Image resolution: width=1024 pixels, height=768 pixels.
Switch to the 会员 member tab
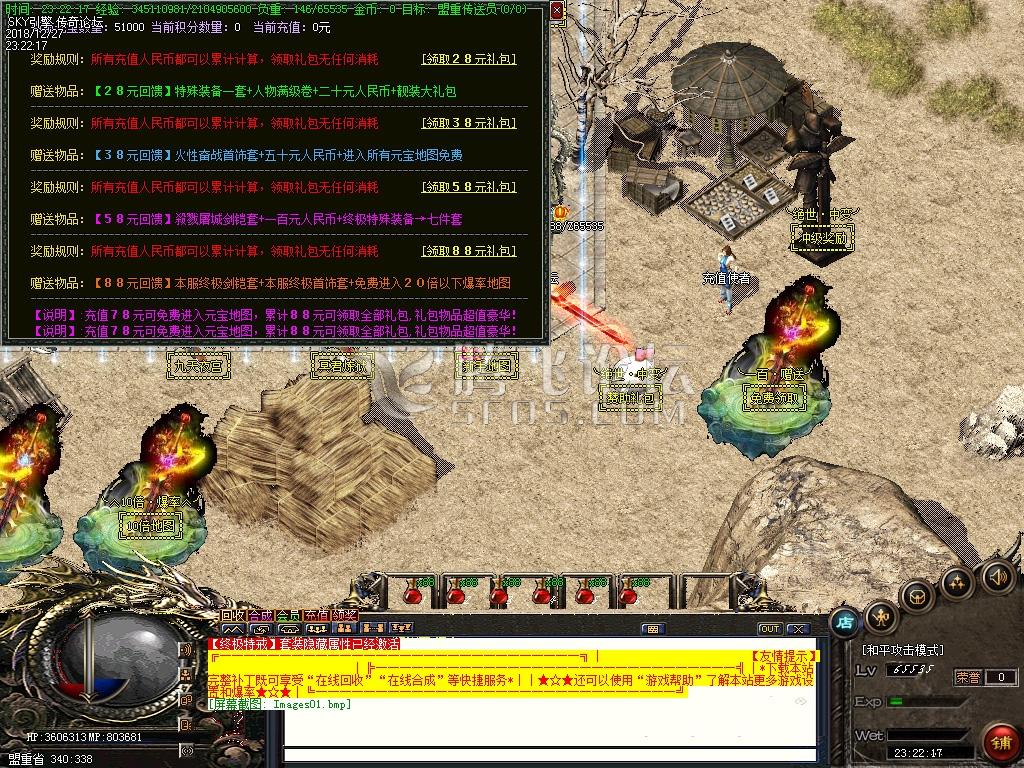[x=288, y=614]
